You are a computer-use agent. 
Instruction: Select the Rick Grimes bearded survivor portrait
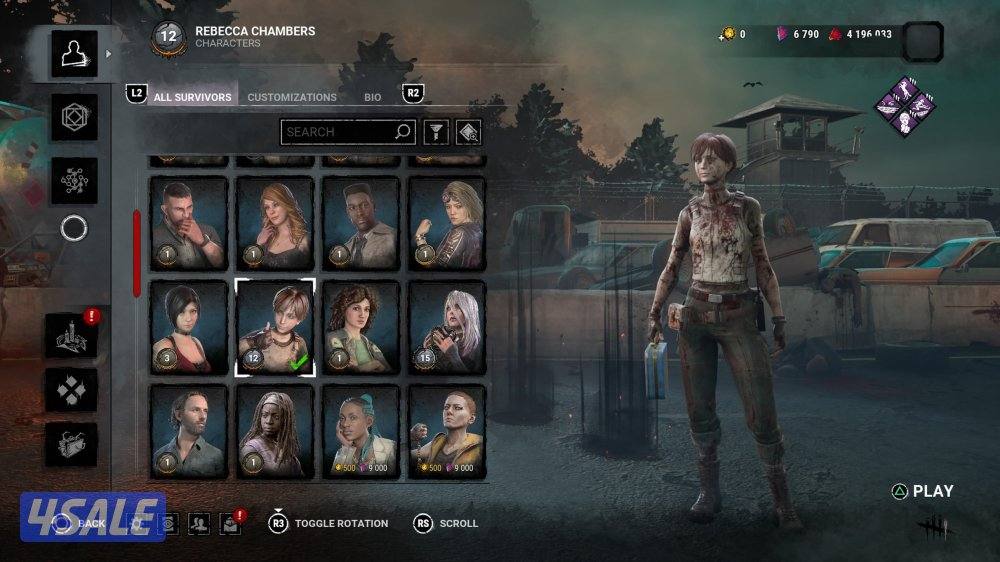pyautogui.click(x=189, y=431)
